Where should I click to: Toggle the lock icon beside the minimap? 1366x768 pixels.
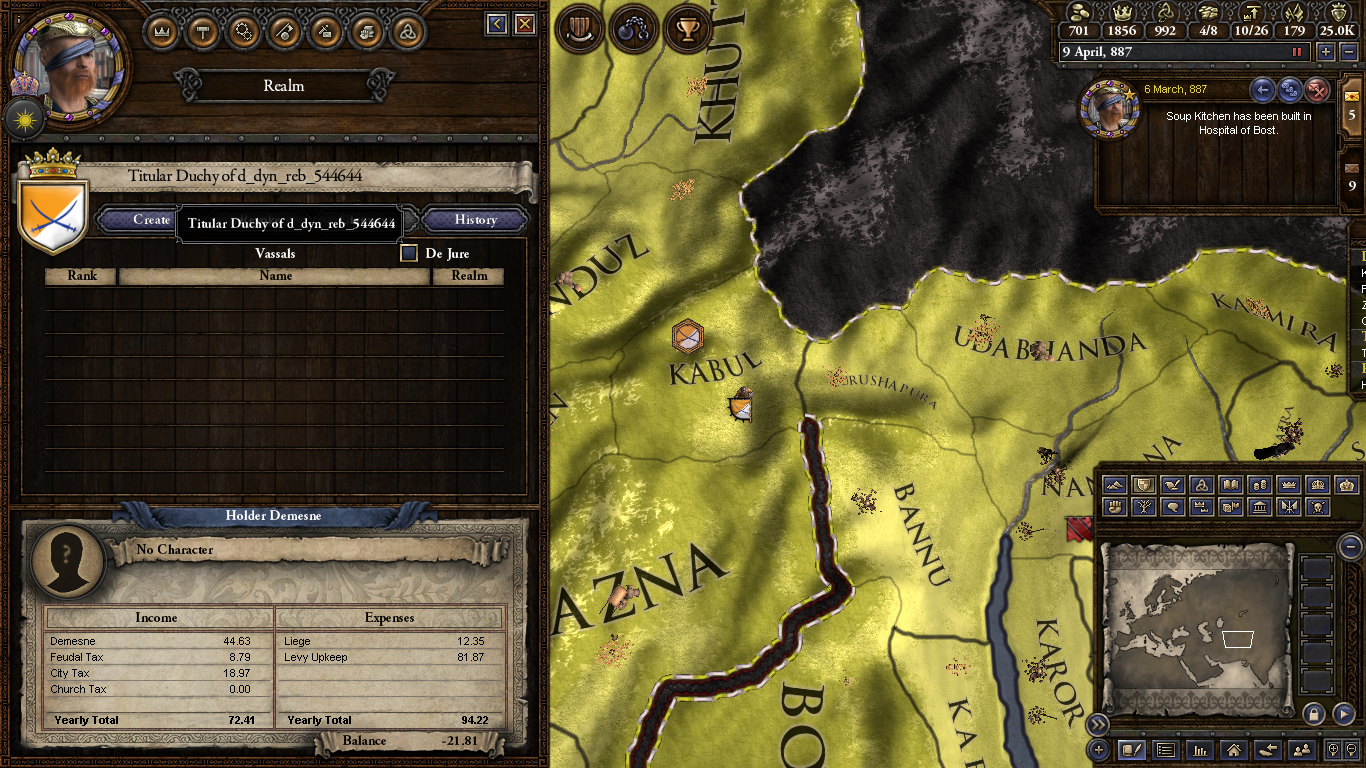(x=1314, y=714)
